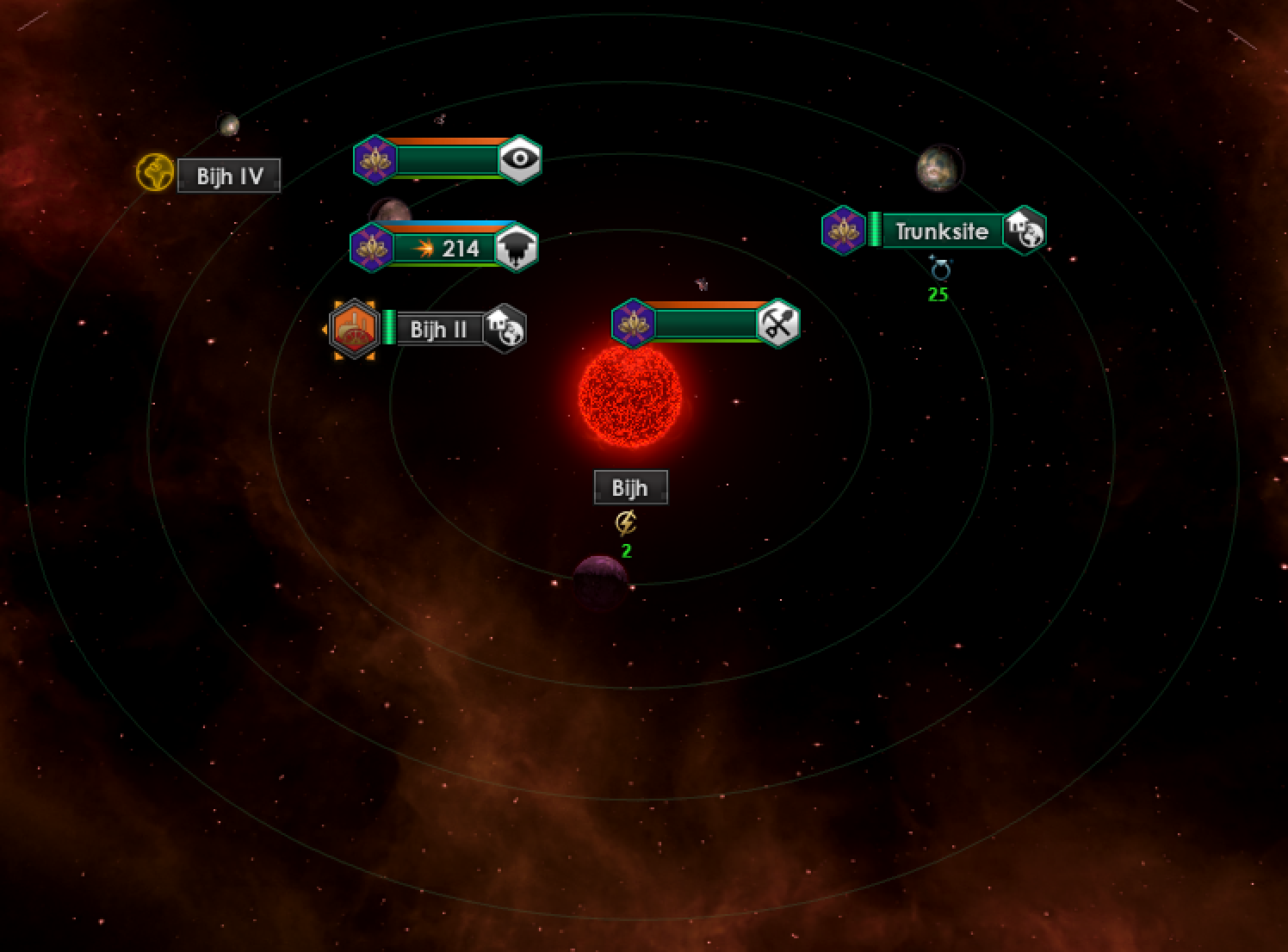Viewport: 1288px width, 952px height.
Task: Select the construction ship with tools icon
Action: (706, 324)
